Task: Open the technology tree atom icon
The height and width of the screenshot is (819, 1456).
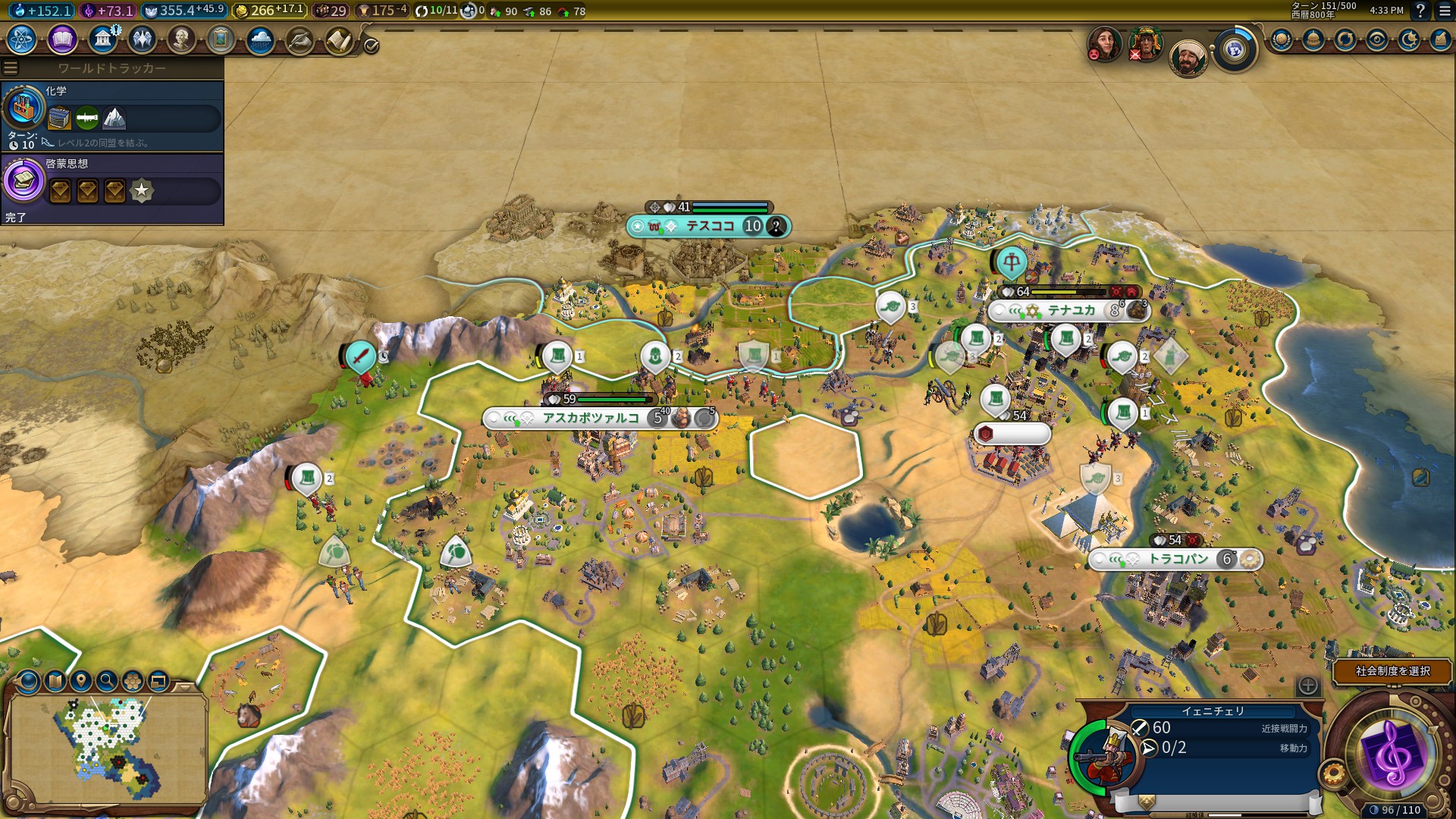Action: click(x=22, y=39)
